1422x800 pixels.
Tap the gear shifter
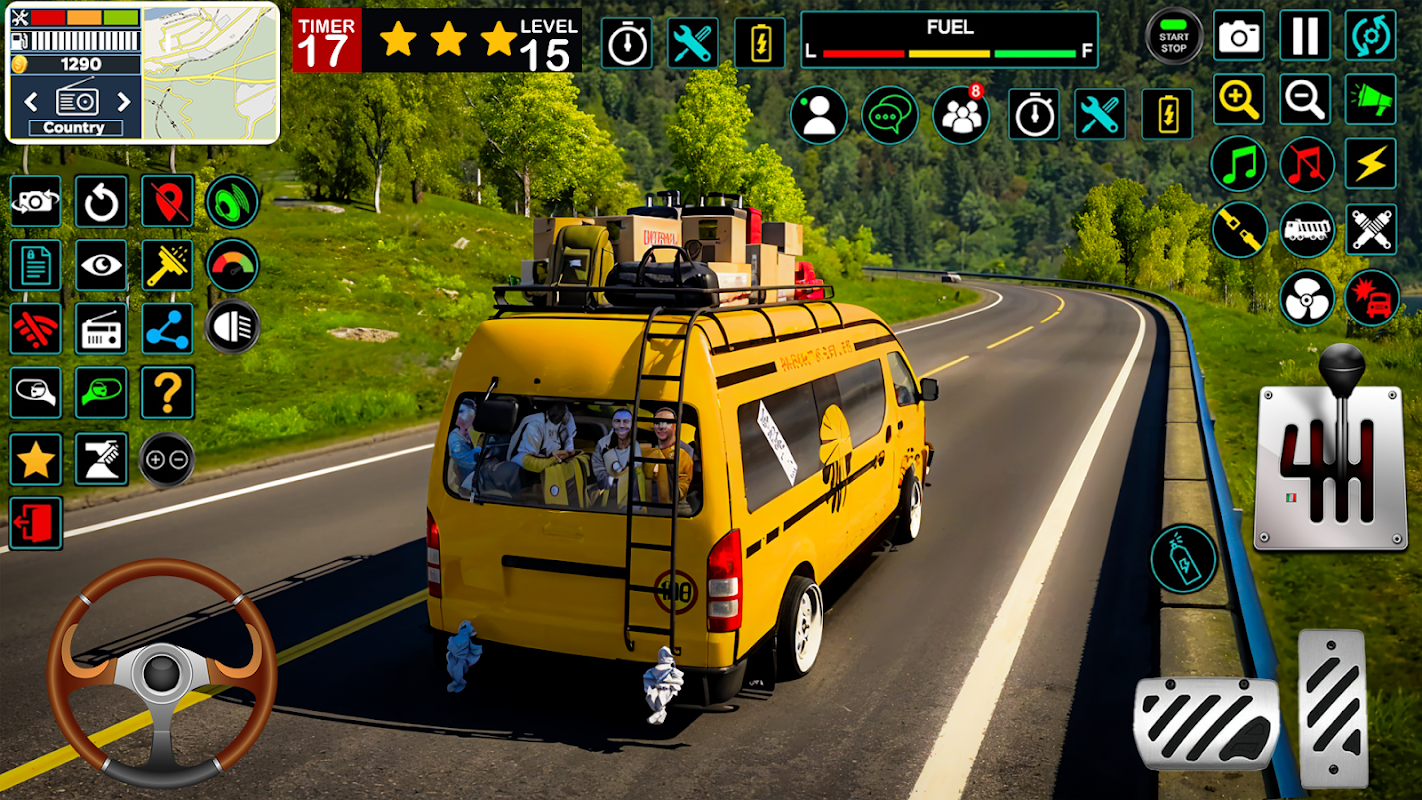1330,455
